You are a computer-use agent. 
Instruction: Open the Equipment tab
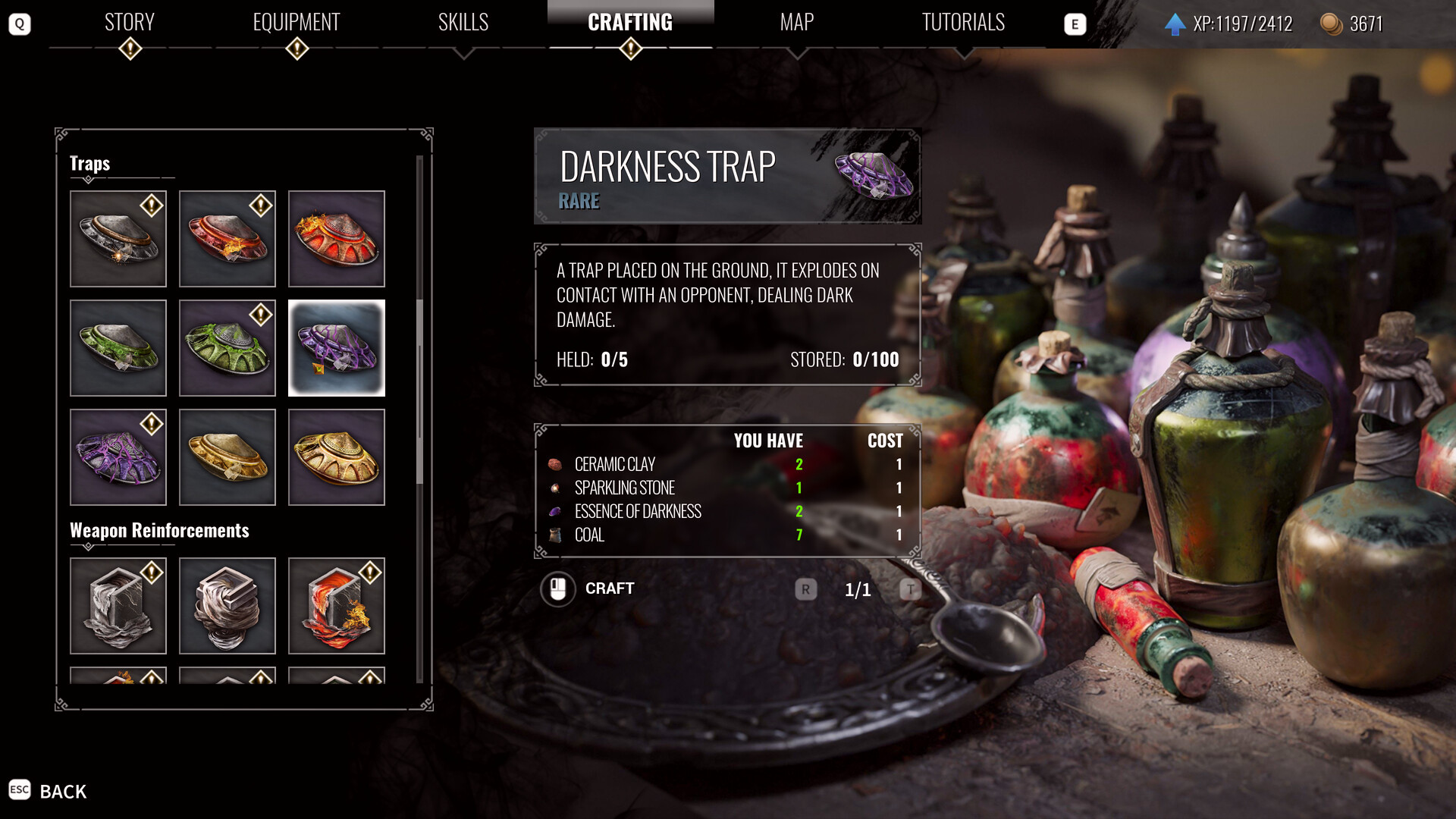pyautogui.click(x=297, y=23)
